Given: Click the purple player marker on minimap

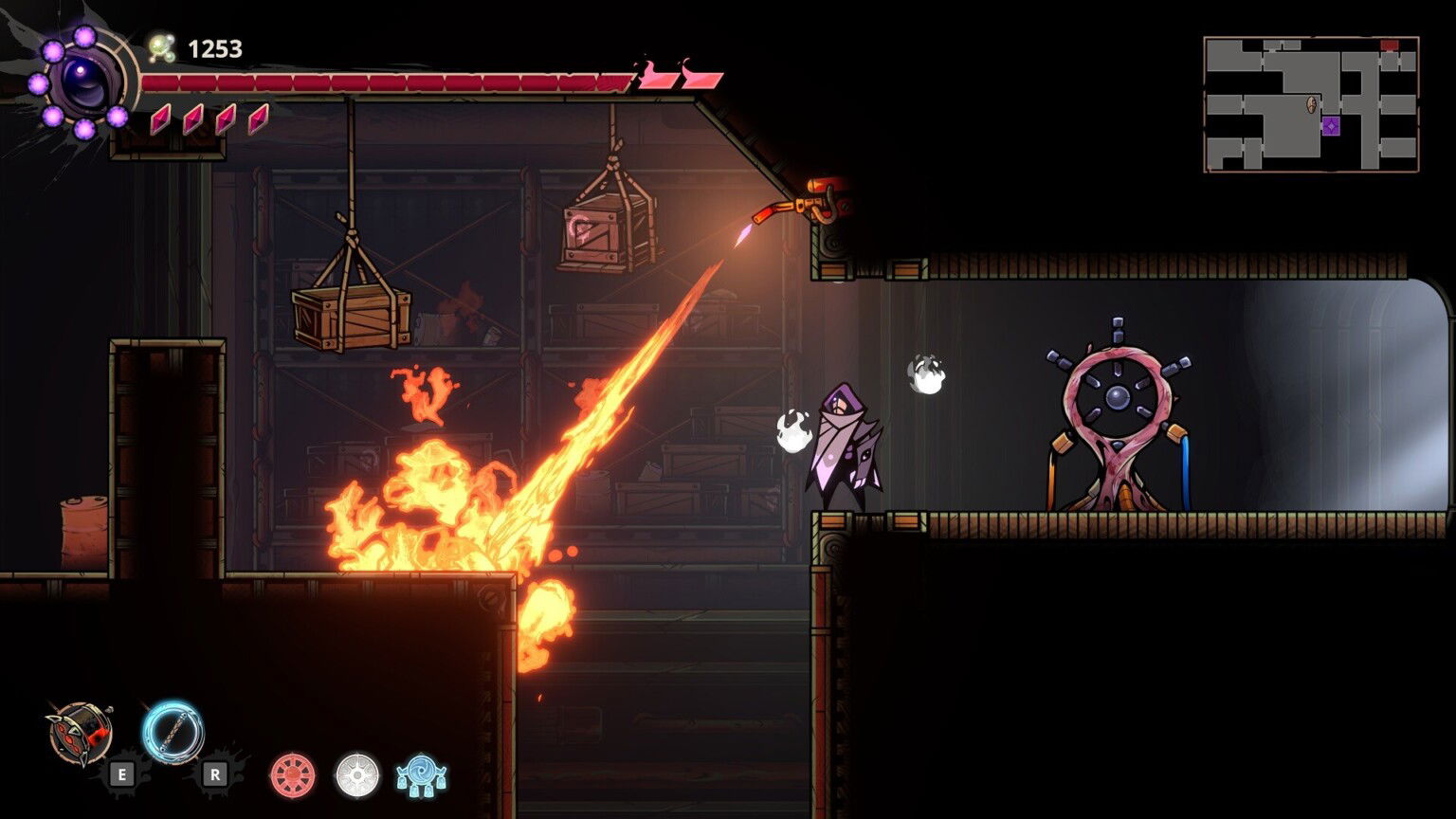Looking at the screenshot, I should (1331, 125).
